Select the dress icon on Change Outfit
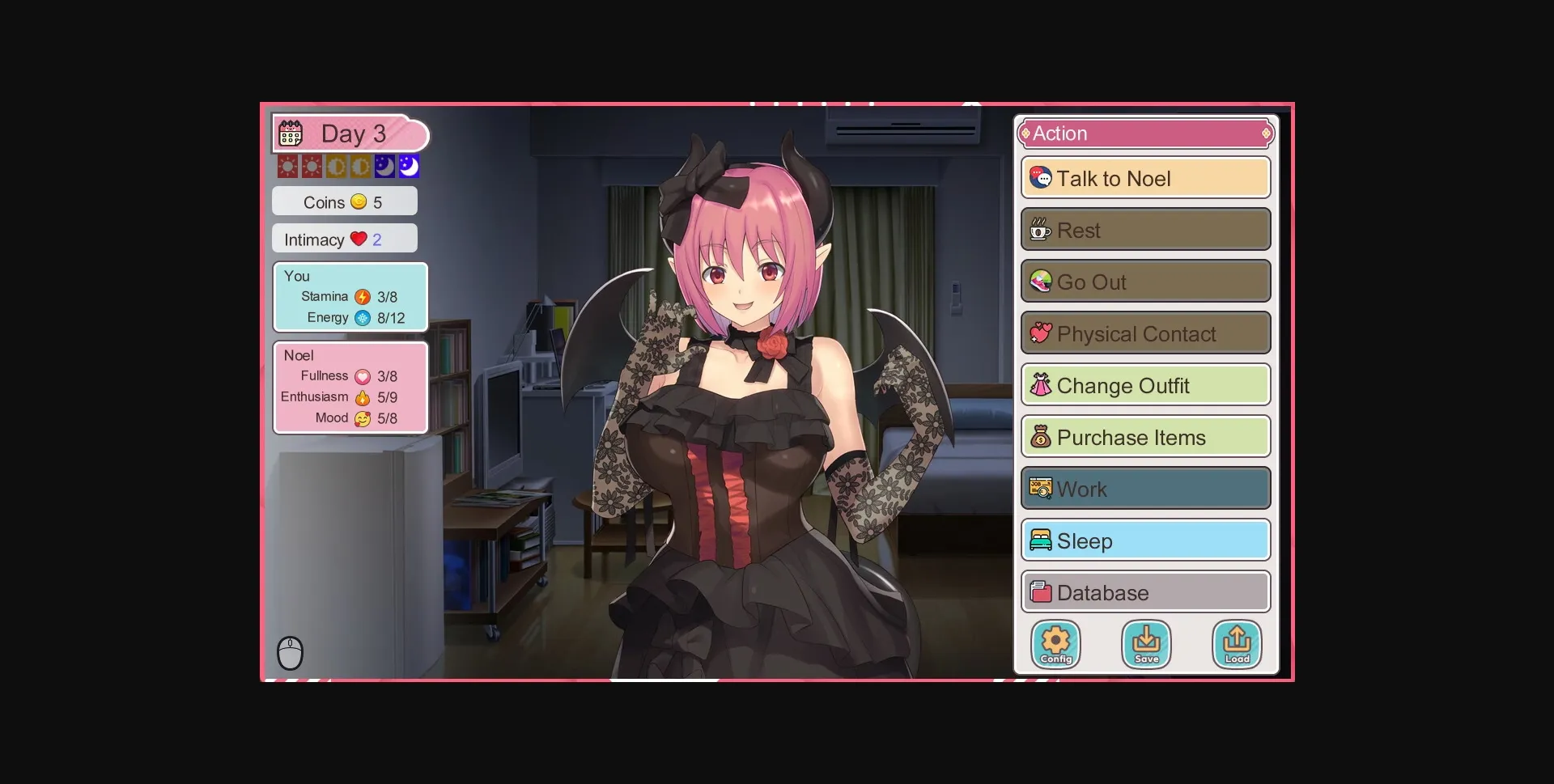This screenshot has width=1554, height=784. (1042, 385)
